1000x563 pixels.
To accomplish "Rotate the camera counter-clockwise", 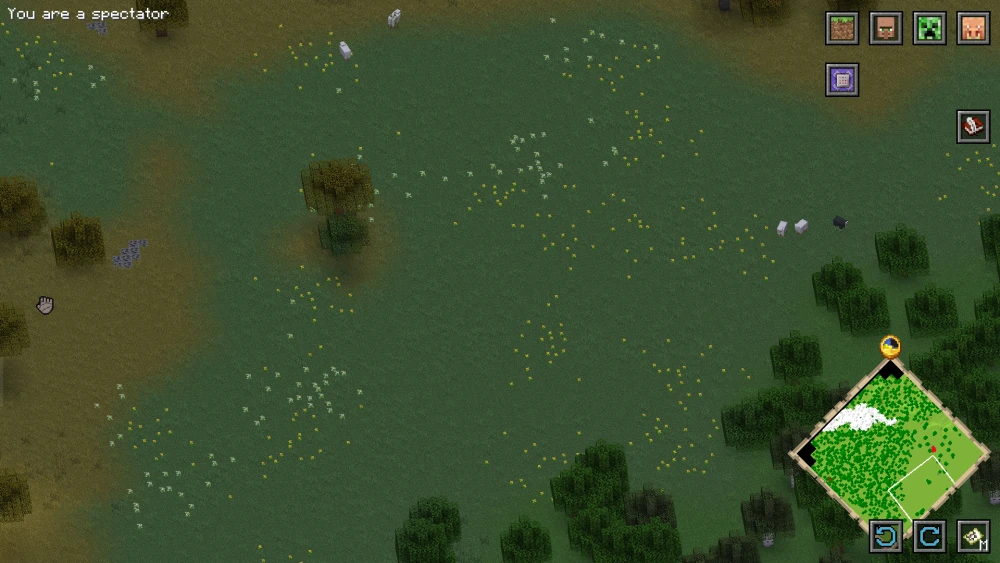I will pos(886,537).
